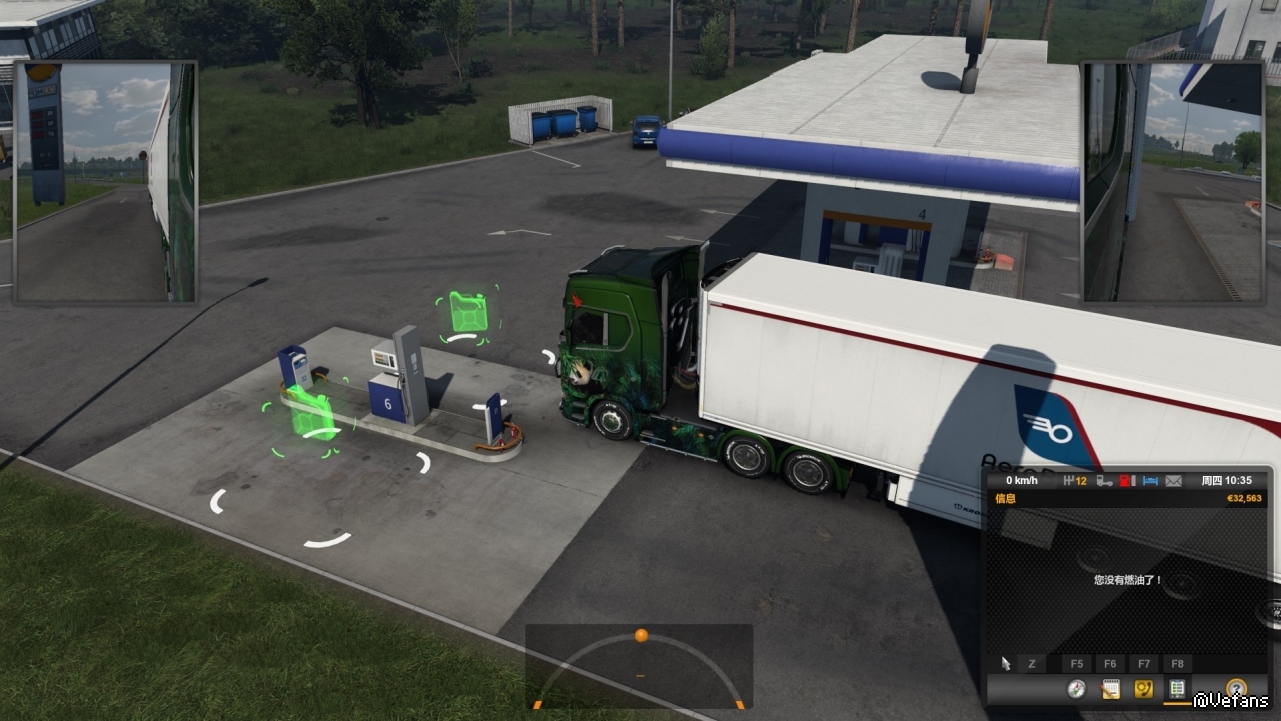Open the navigation compass tab
The image size is (1281, 721).
[x=1076, y=689]
